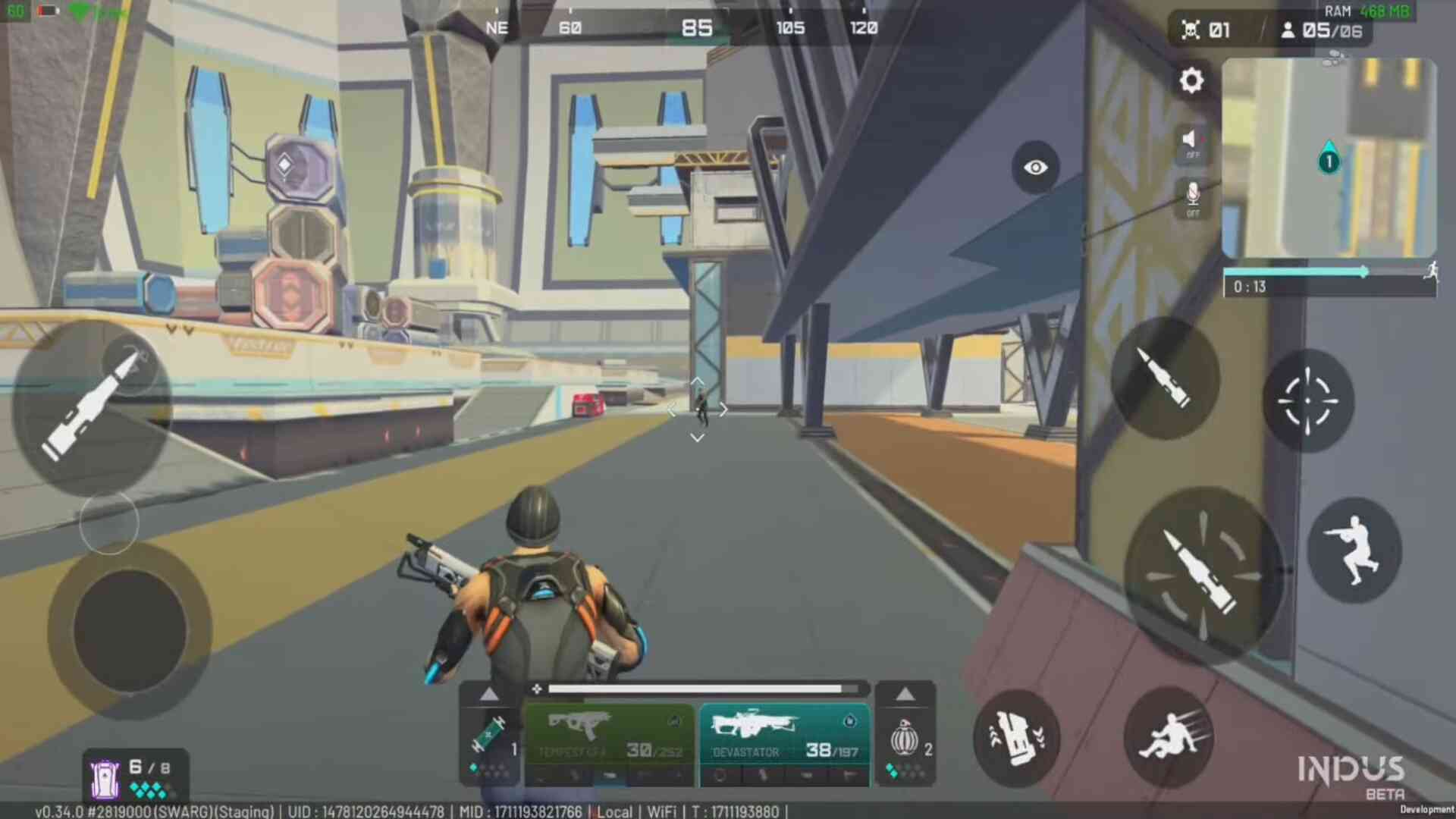Select the grenade throwable slot
Viewport: 1456px width, 819px height.
tap(905, 739)
